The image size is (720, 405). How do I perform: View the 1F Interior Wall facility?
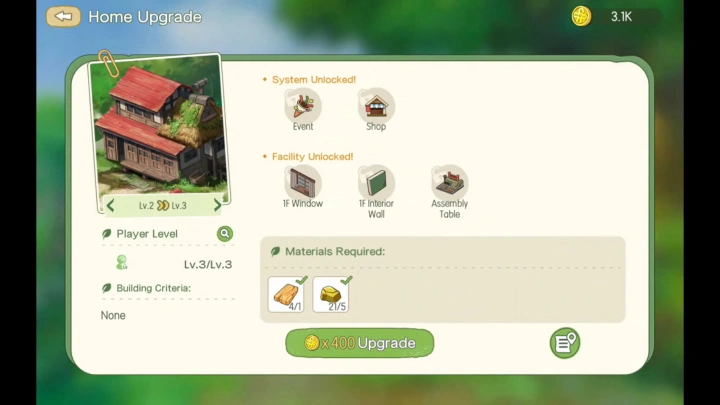coord(376,183)
